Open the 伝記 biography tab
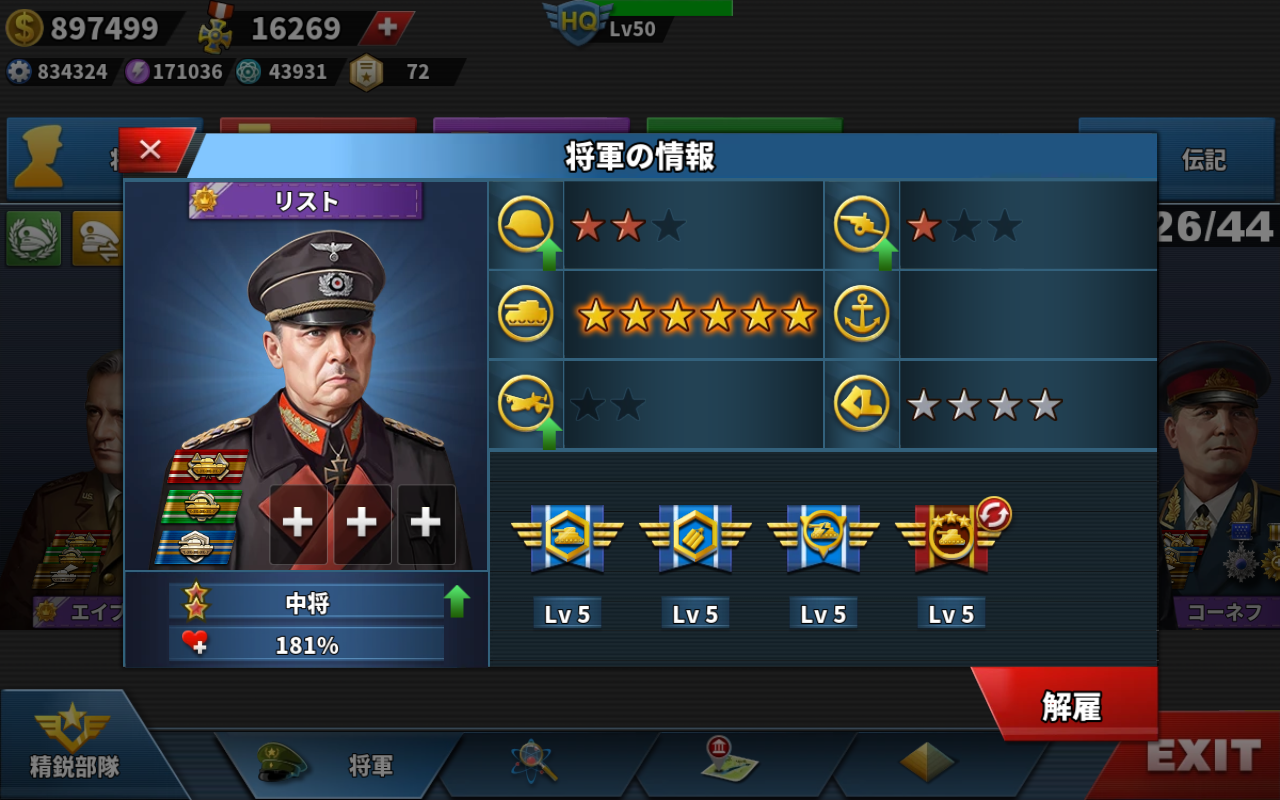 click(x=1203, y=160)
